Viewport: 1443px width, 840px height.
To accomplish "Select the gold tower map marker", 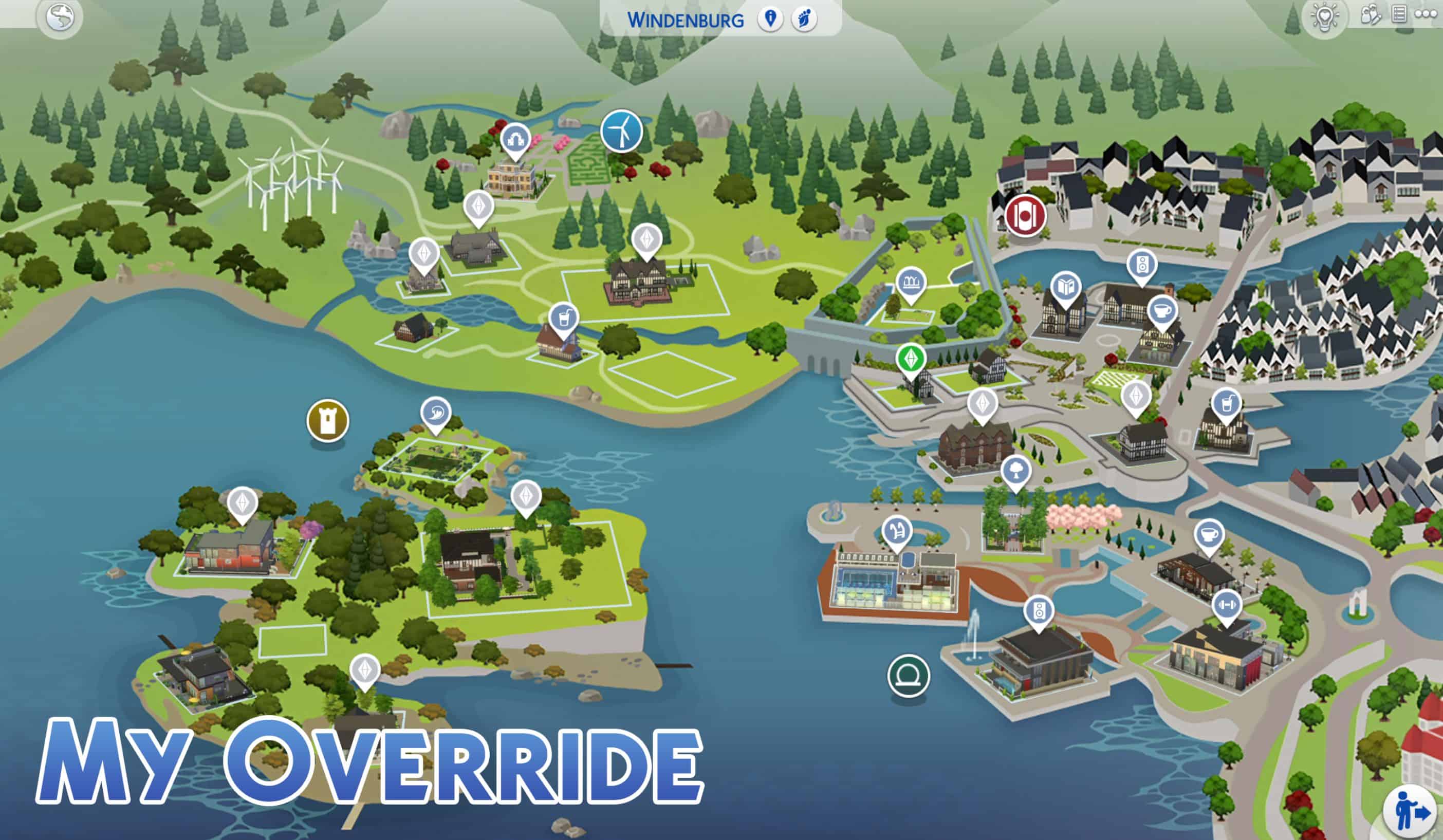I will coord(327,421).
